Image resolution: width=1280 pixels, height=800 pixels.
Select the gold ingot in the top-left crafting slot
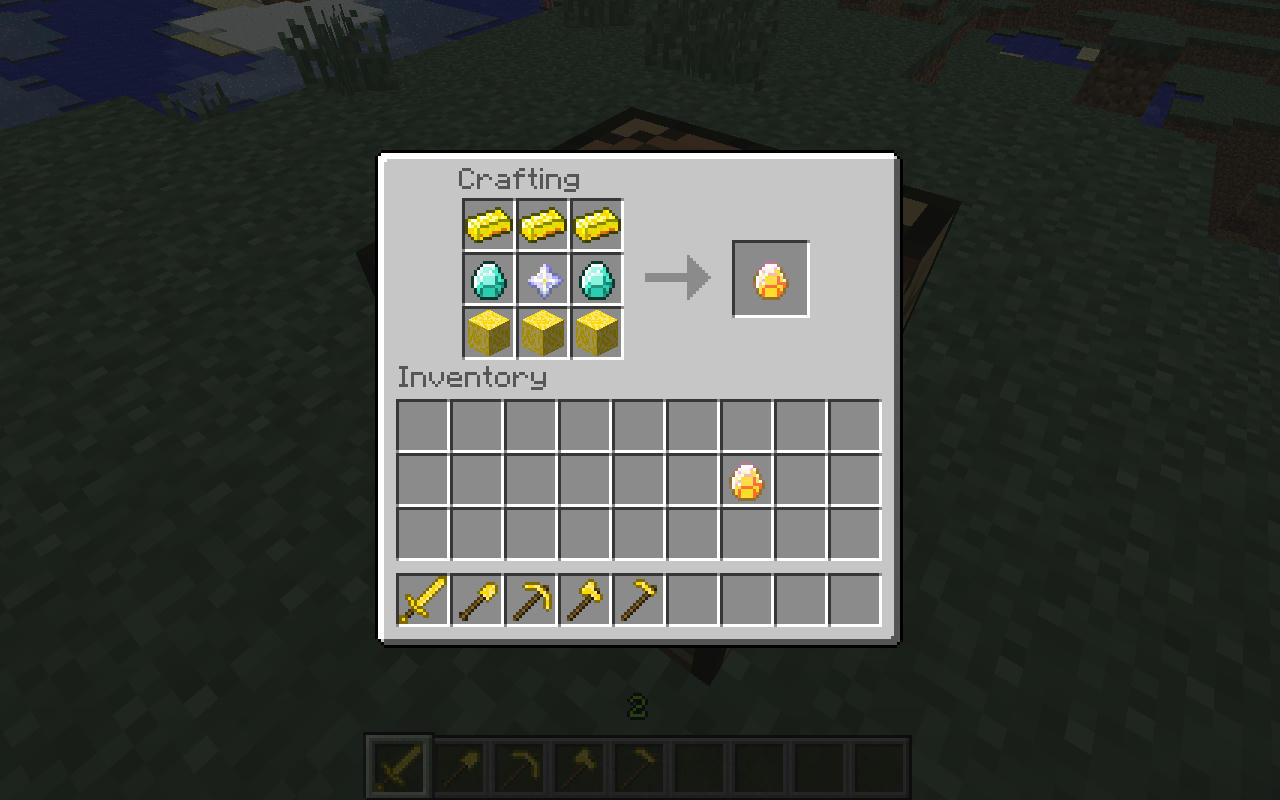coord(486,225)
